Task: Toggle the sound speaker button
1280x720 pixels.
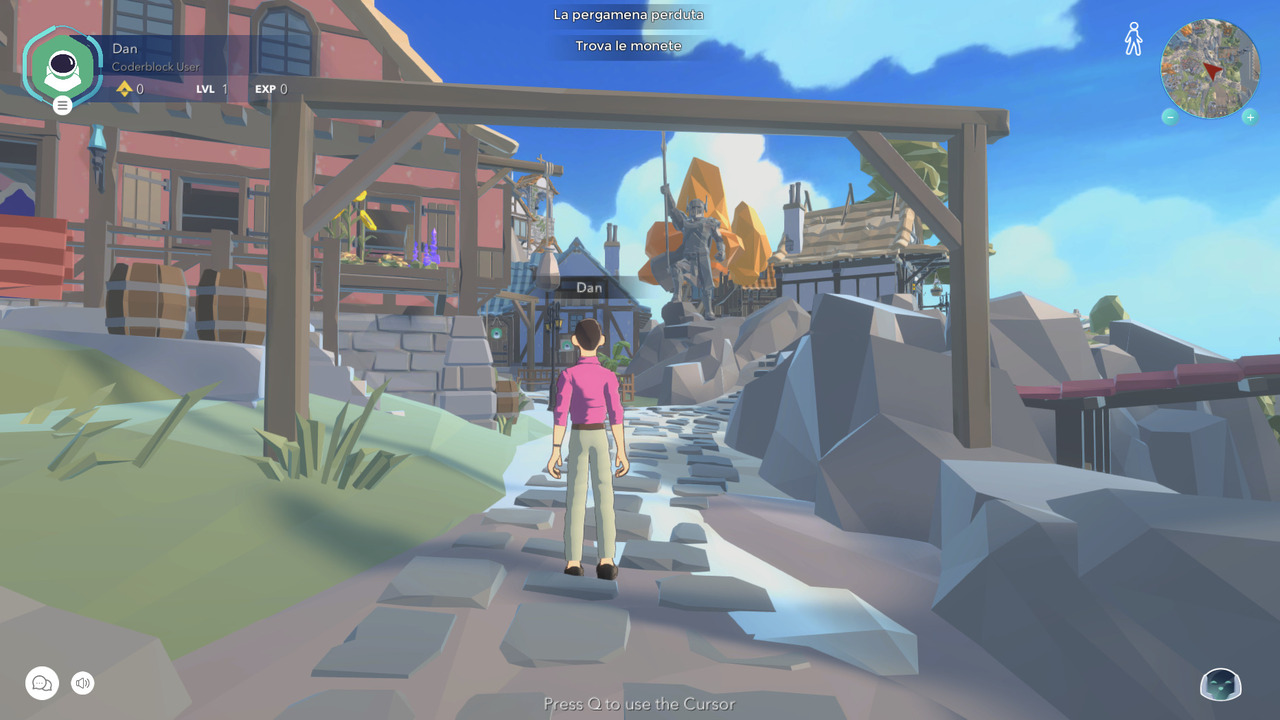Action: tap(83, 683)
